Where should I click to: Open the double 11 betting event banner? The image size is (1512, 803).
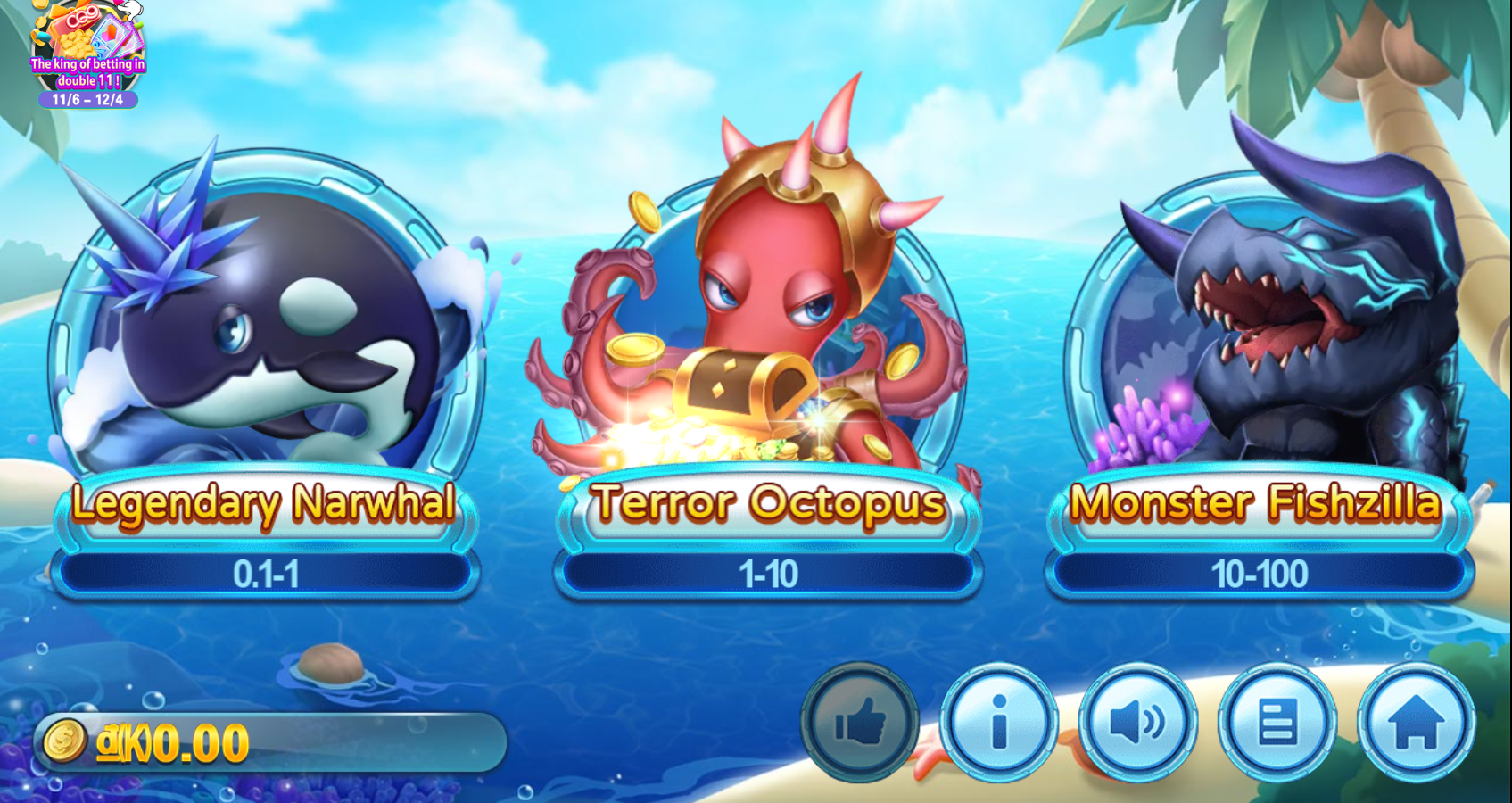pyautogui.click(x=87, y=55)
